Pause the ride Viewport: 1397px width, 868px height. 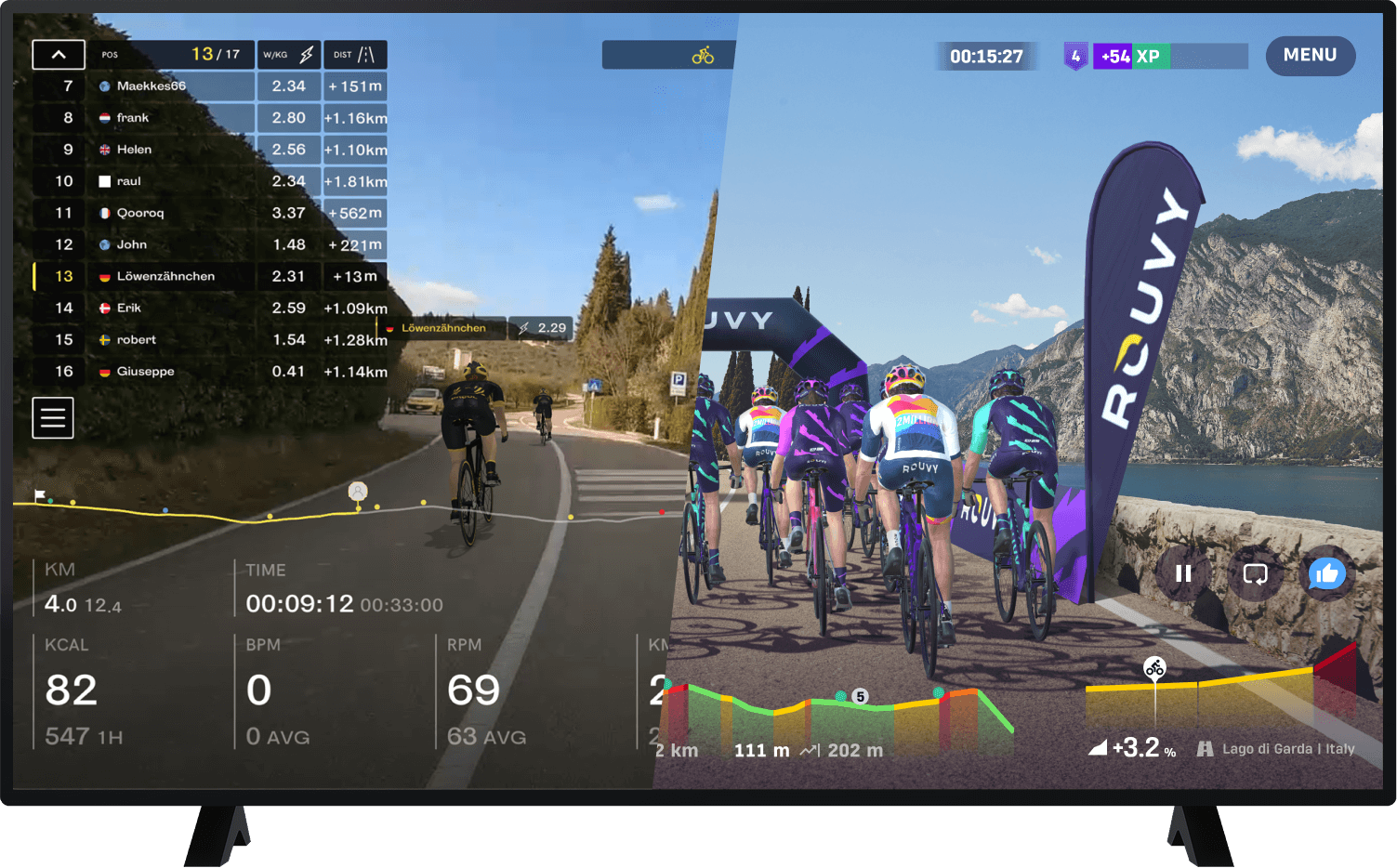click(1183, 573)
